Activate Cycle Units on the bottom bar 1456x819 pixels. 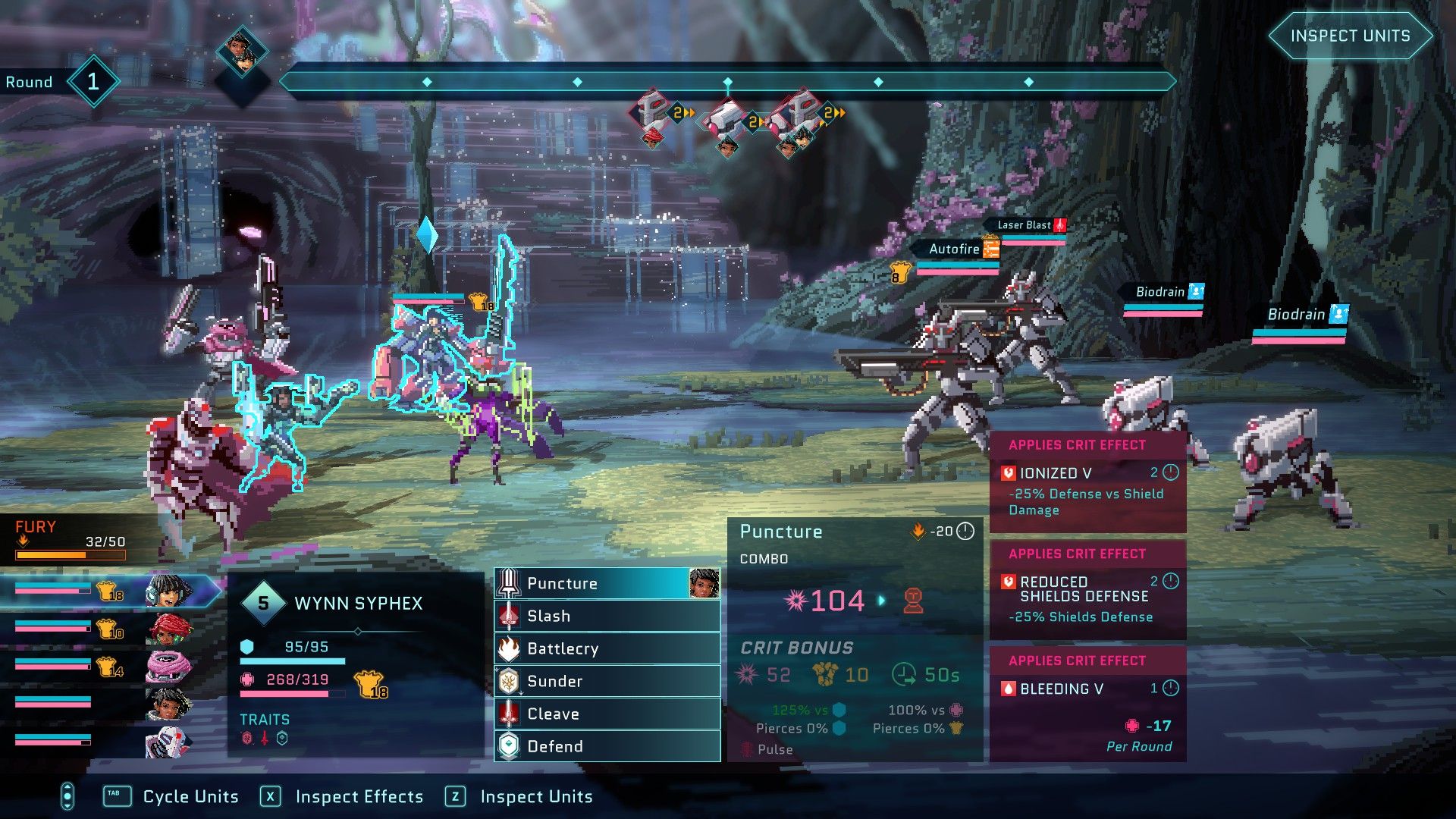pos(190,797)
